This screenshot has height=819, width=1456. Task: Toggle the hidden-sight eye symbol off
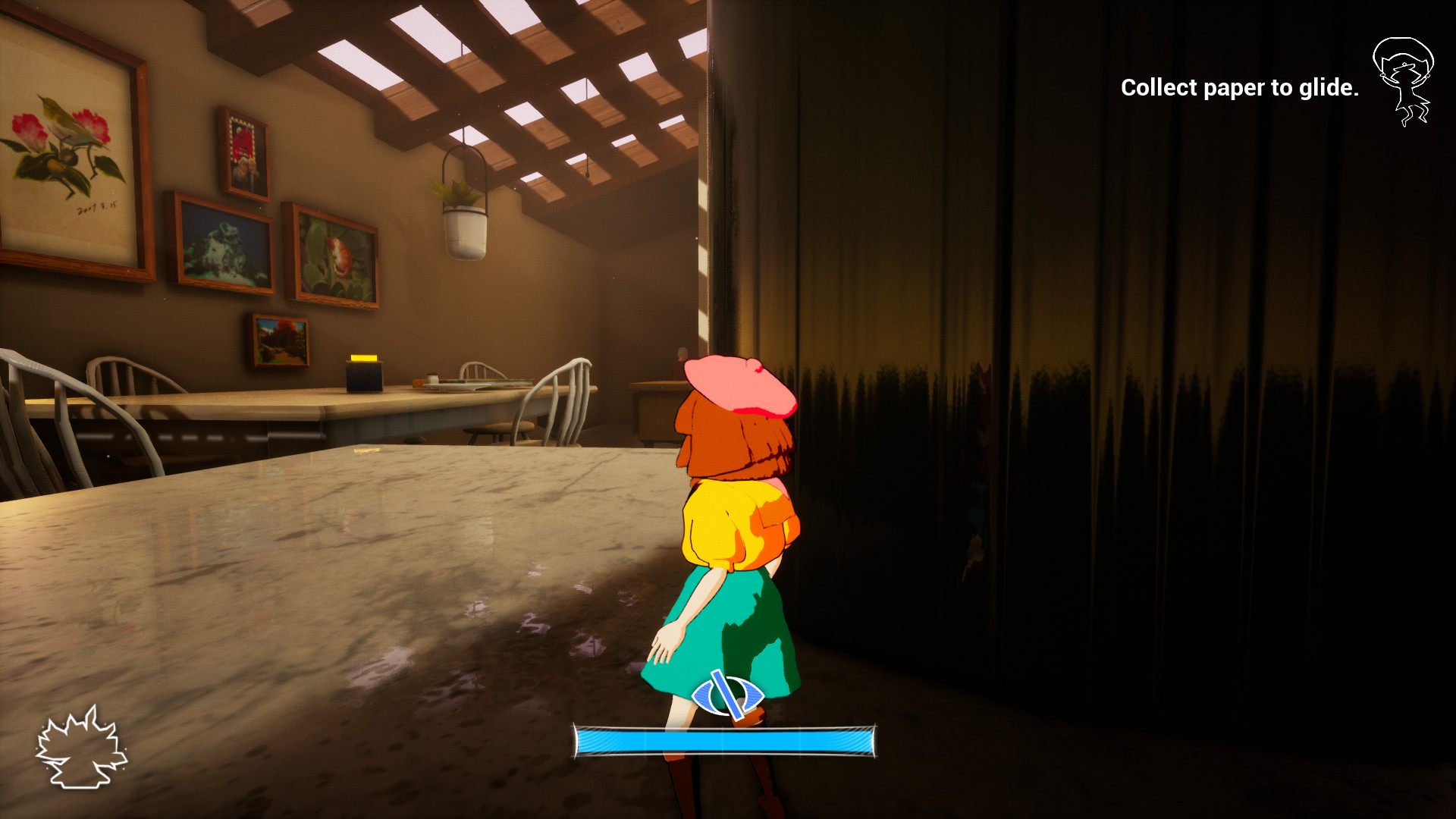pyautogui.click(x=726, y=695)
